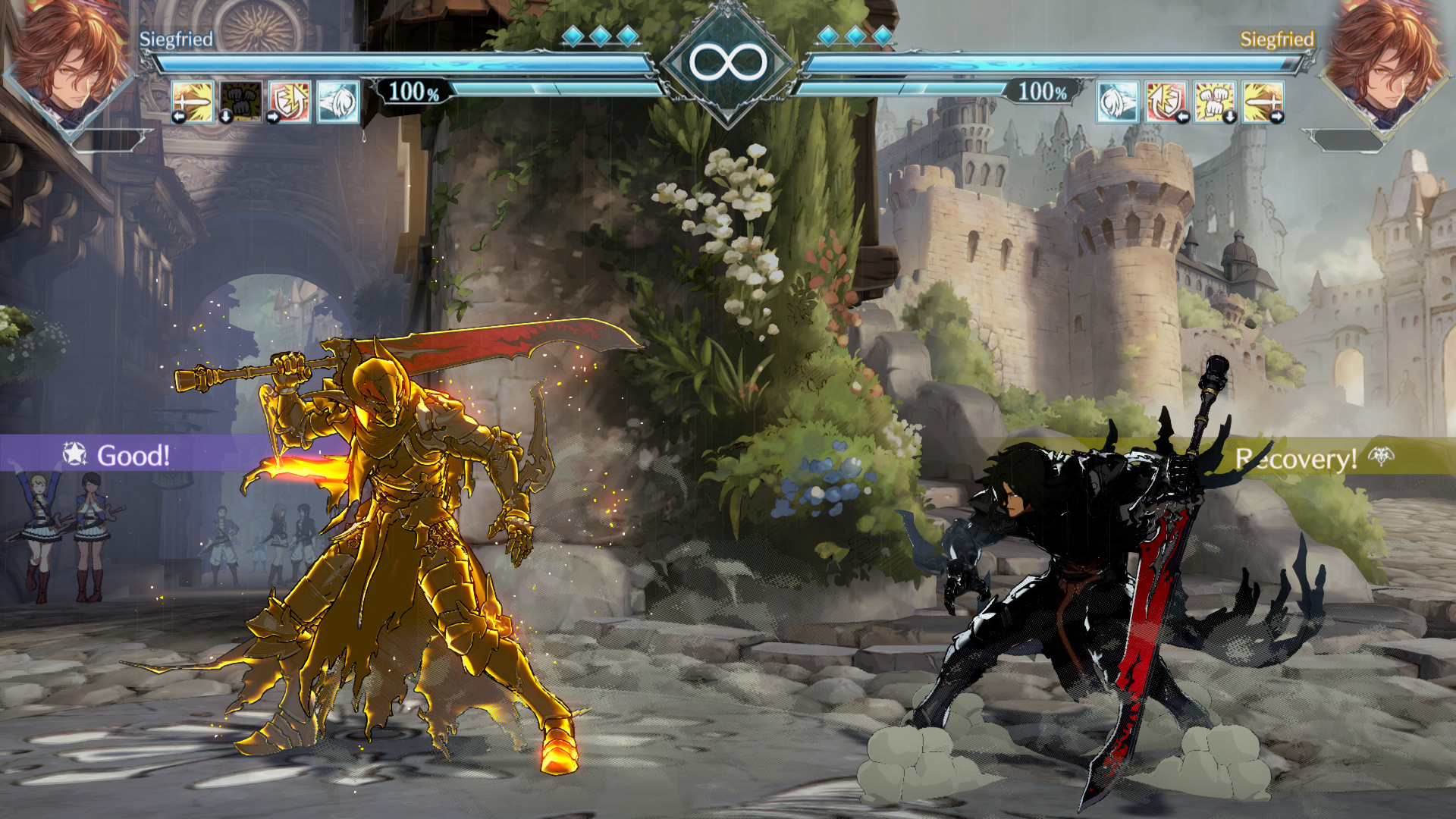This screenshot has height=819, width=1456.
Task: Click the dark triple-fist skill icon
Action: 241,102
